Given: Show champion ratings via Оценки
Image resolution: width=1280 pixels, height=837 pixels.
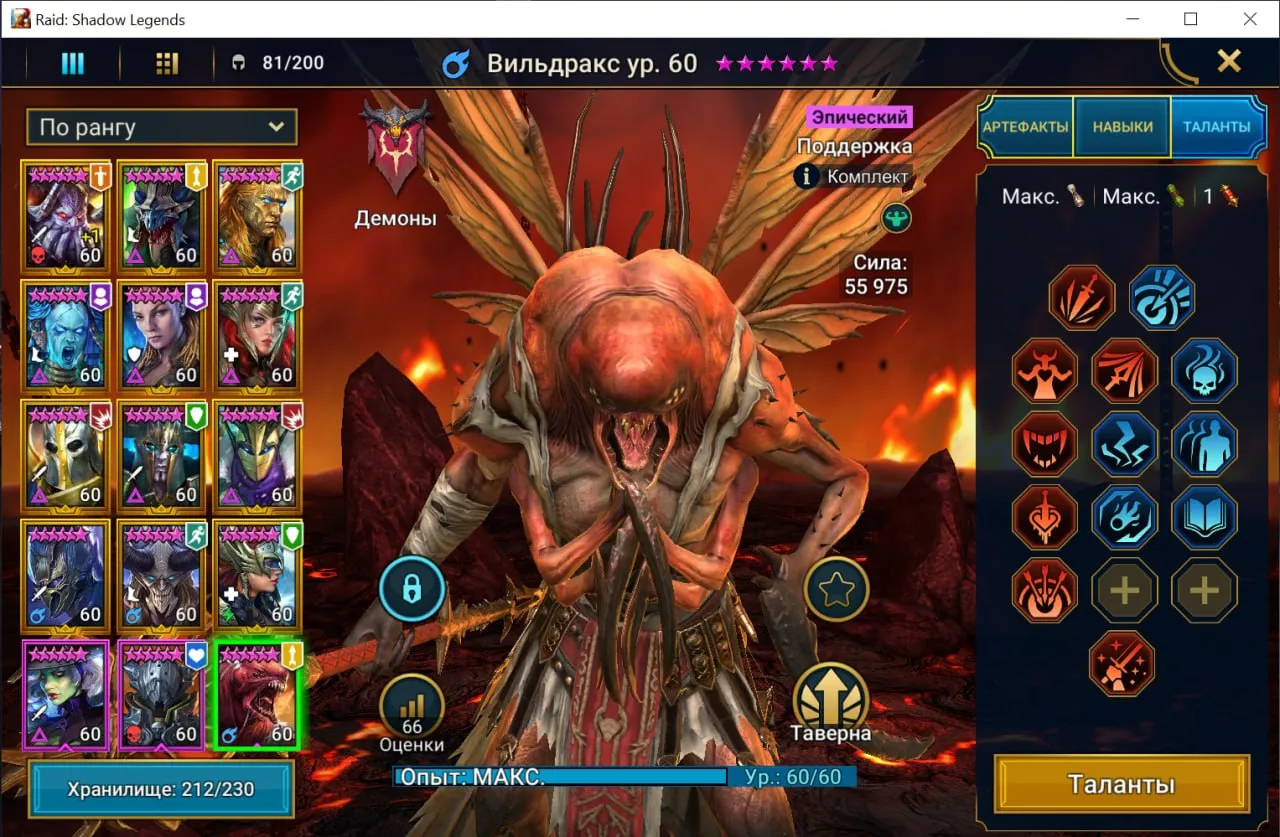Looking at the screenshot, I should [x=412, y=704].
